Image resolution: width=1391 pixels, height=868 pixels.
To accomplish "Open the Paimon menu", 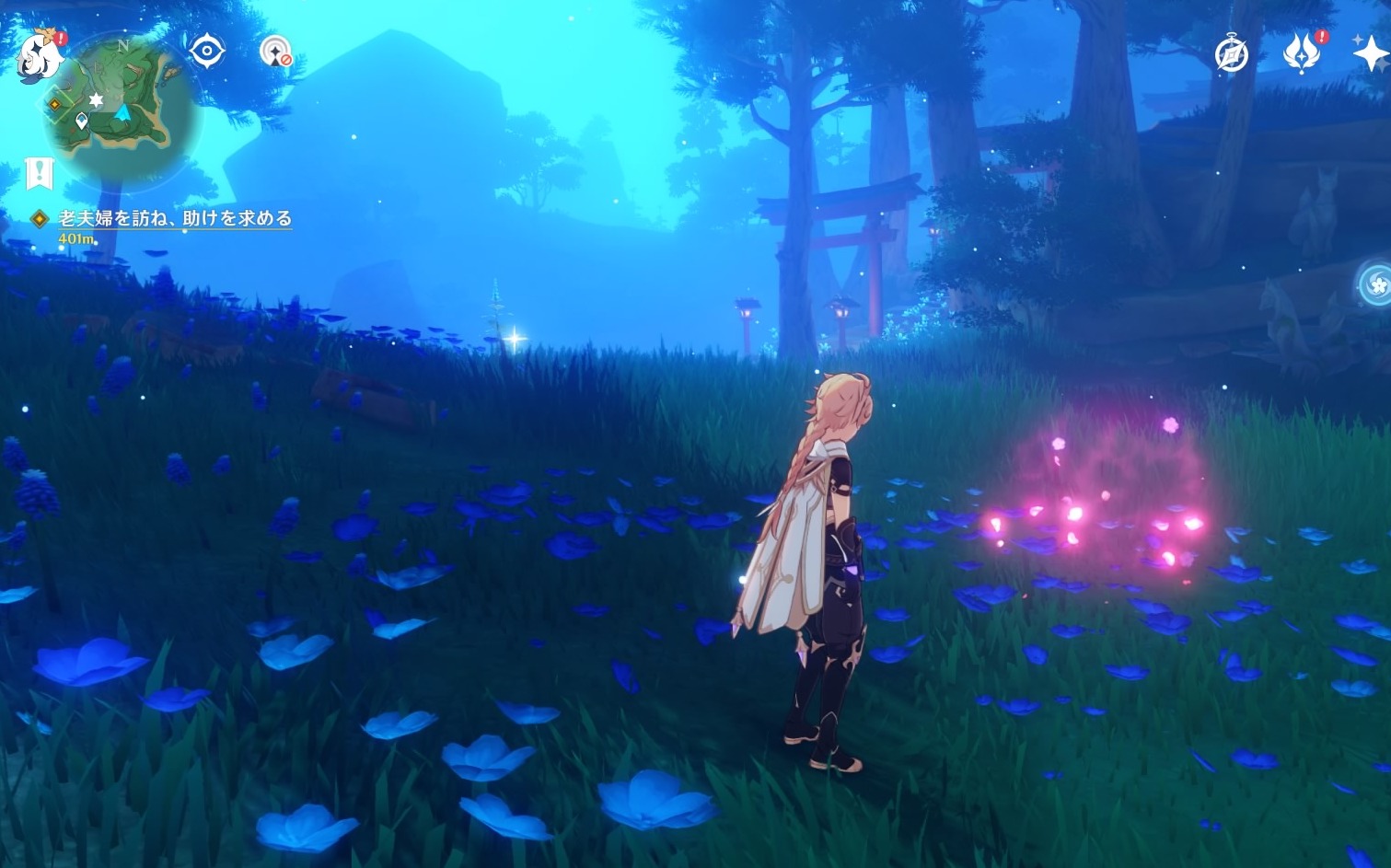I will click(x=39, y=57).
